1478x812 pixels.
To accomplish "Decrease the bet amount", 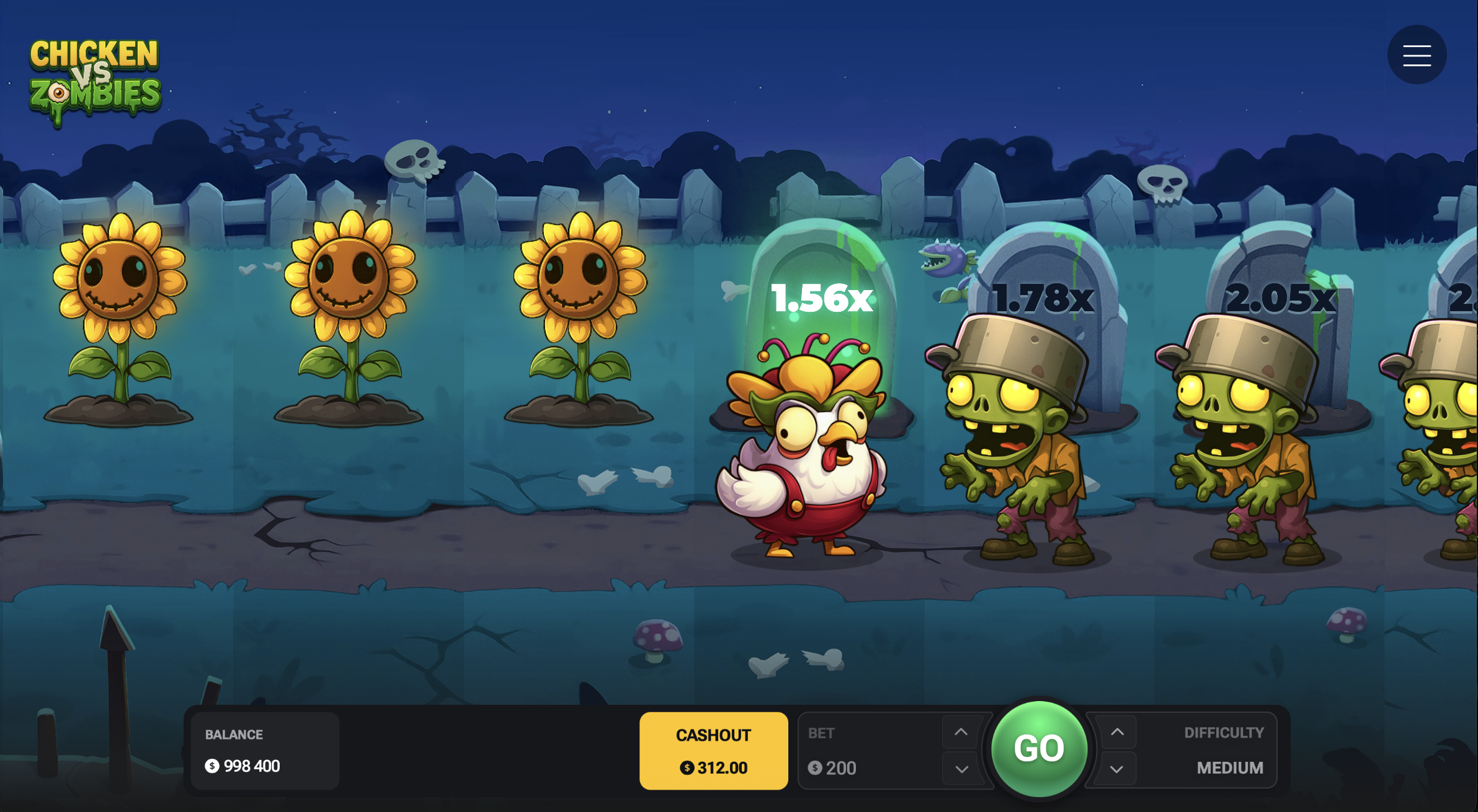I will pyautogui.click(x=961, y=769).
